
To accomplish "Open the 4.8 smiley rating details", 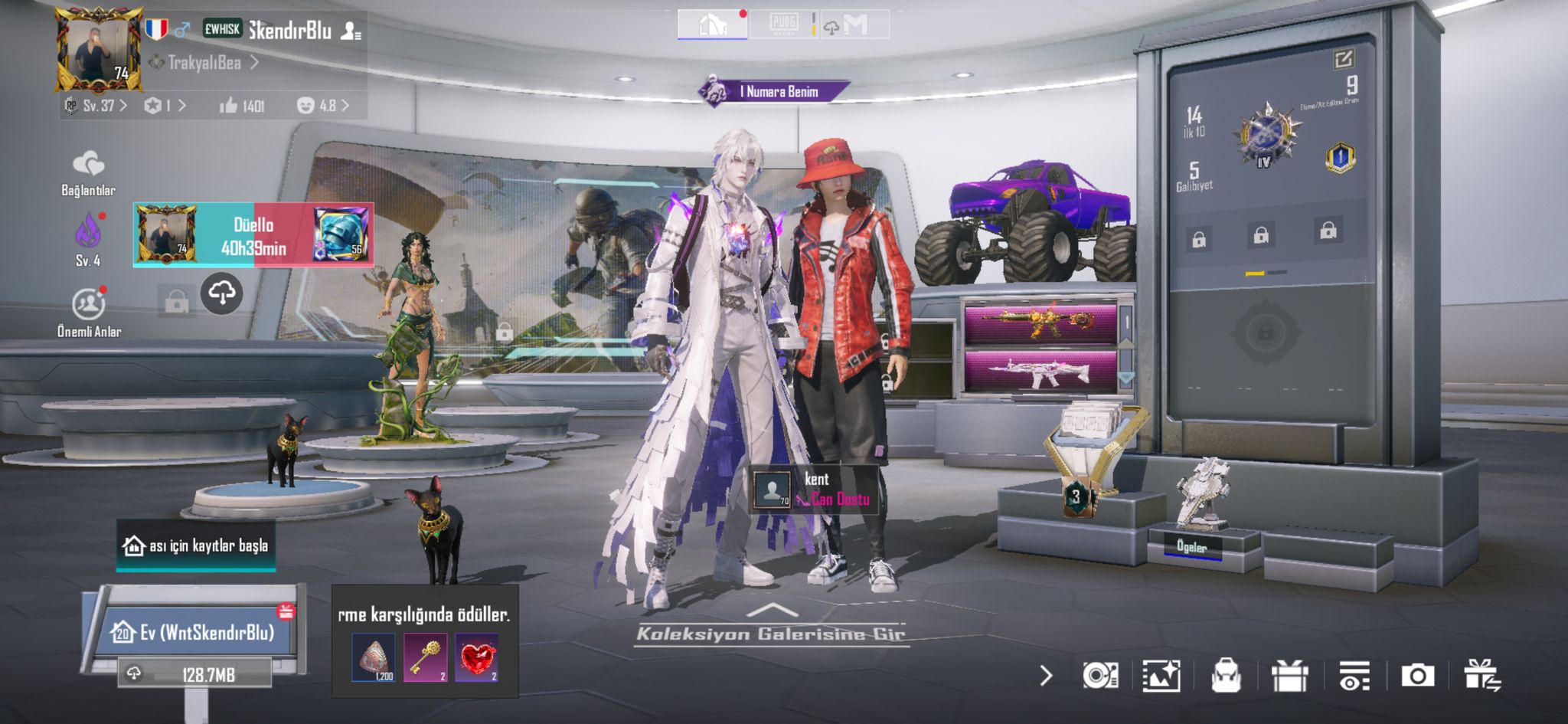I will pyautogui.click(x=323, y=106).
